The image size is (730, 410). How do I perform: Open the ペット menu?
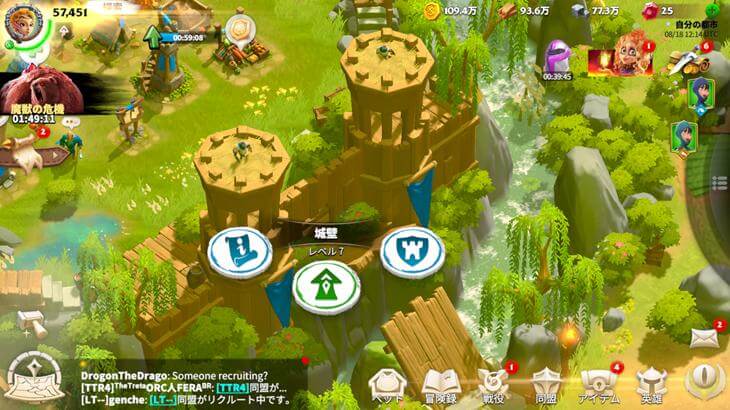pyautogui.click(x=388, y=384)
